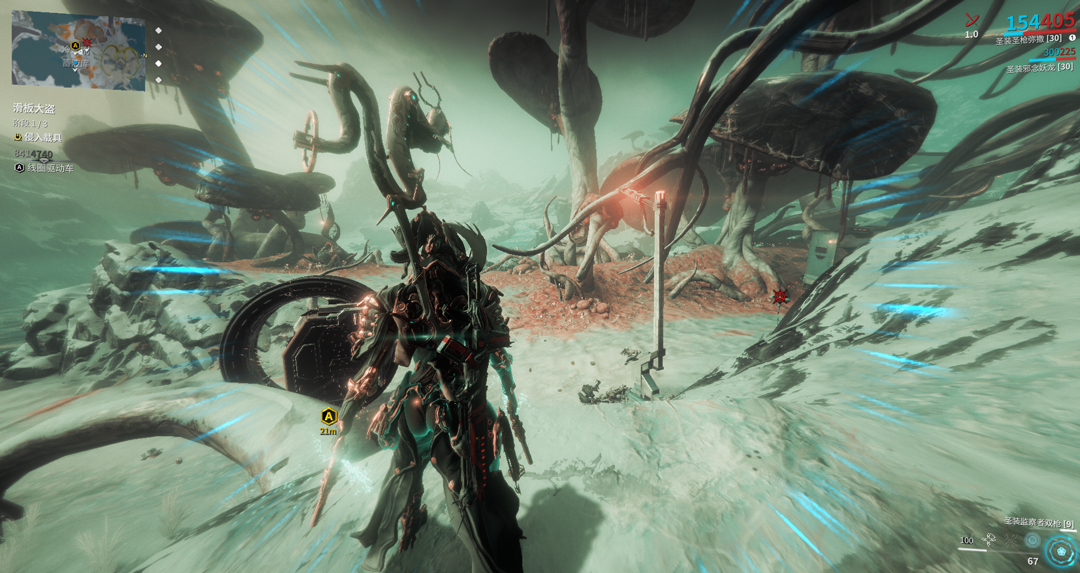Viewport: 1080px width, 573px height.
Task: Open the 滑板大盗 bounty objective tracker
Action: point(35,108)
